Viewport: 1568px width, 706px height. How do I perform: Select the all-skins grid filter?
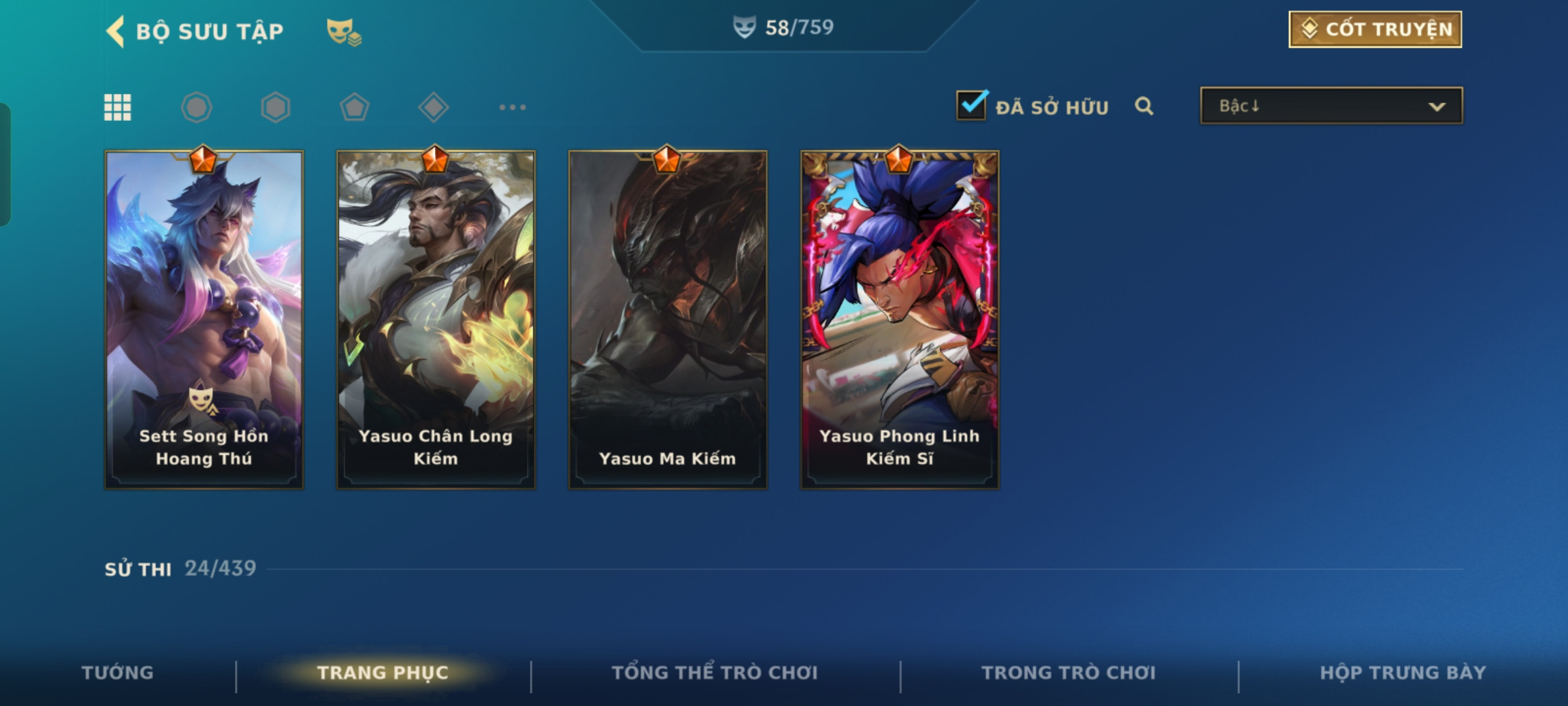coord(118,107)
